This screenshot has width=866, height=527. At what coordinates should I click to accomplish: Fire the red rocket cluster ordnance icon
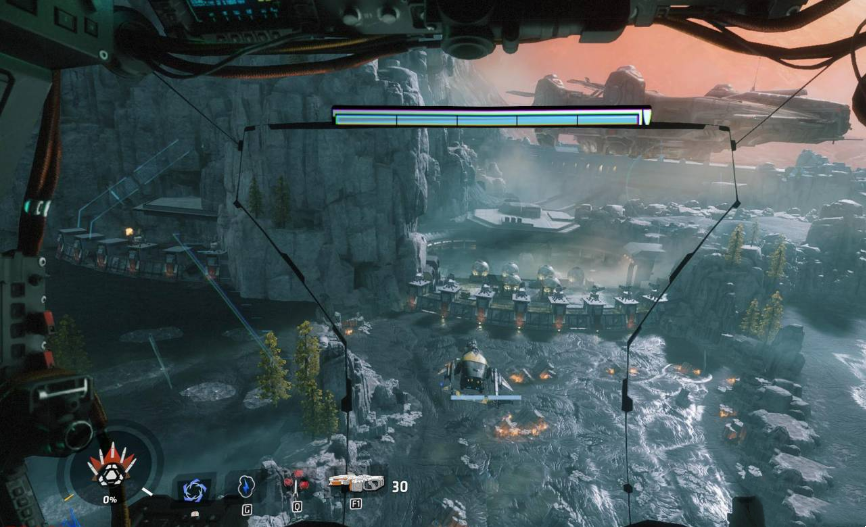[x=295, y=486]
